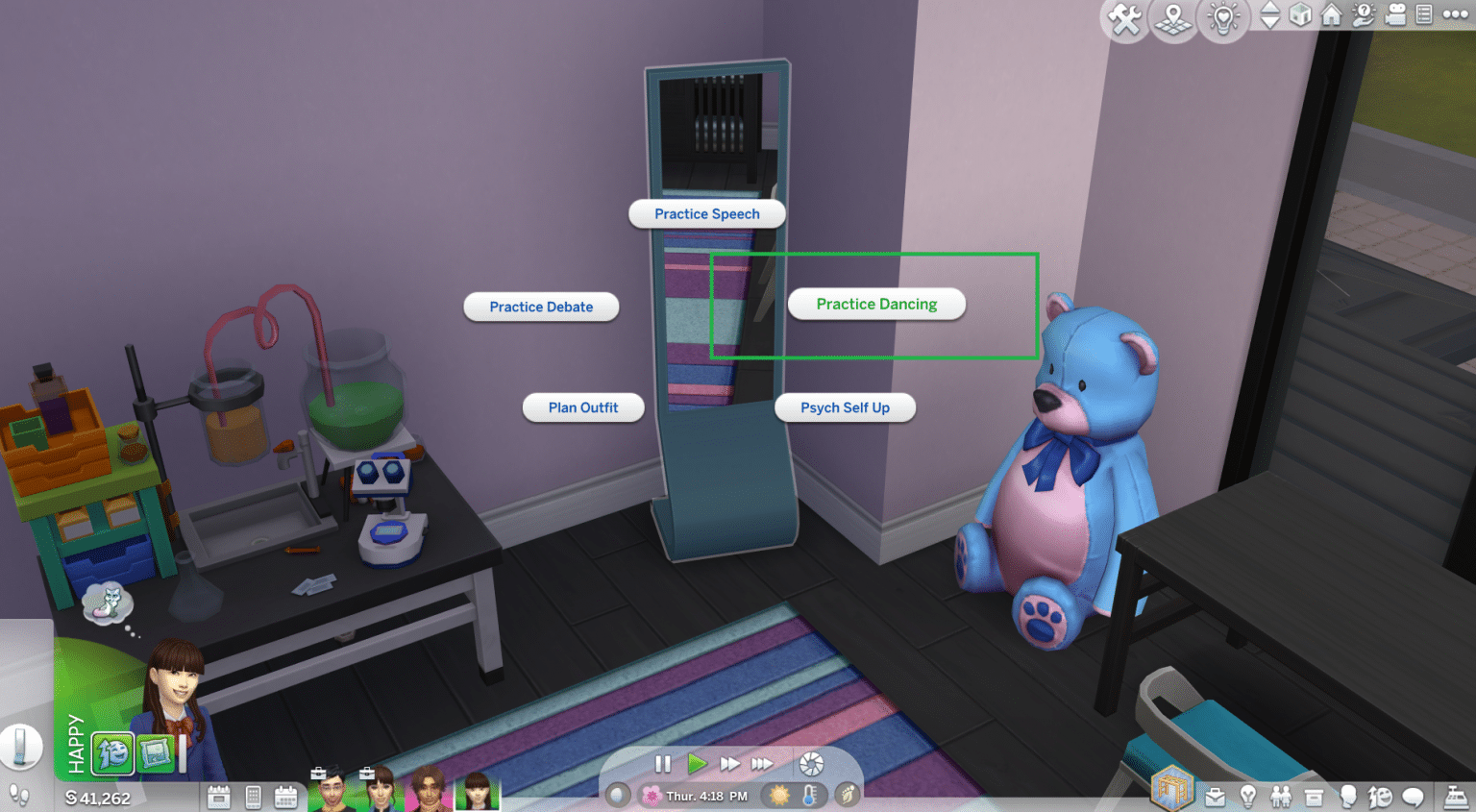Open the Aspirations lightbulb icon
Image resolution: width=1476 pixels, height=812 pixels.
pyautogui.click(x=1247, y=796)
